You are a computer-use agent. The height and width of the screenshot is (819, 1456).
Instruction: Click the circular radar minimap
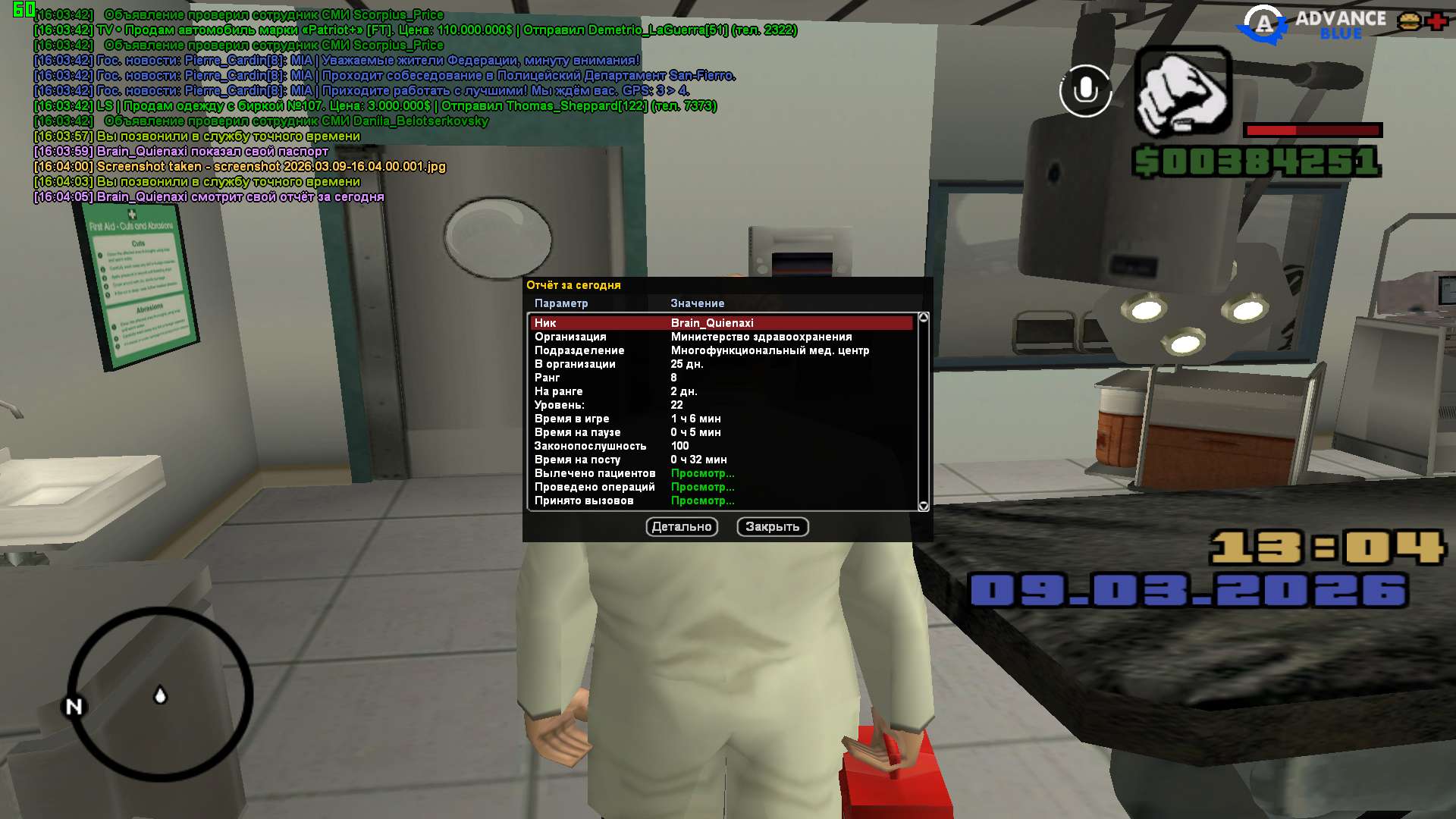point(161,694)
